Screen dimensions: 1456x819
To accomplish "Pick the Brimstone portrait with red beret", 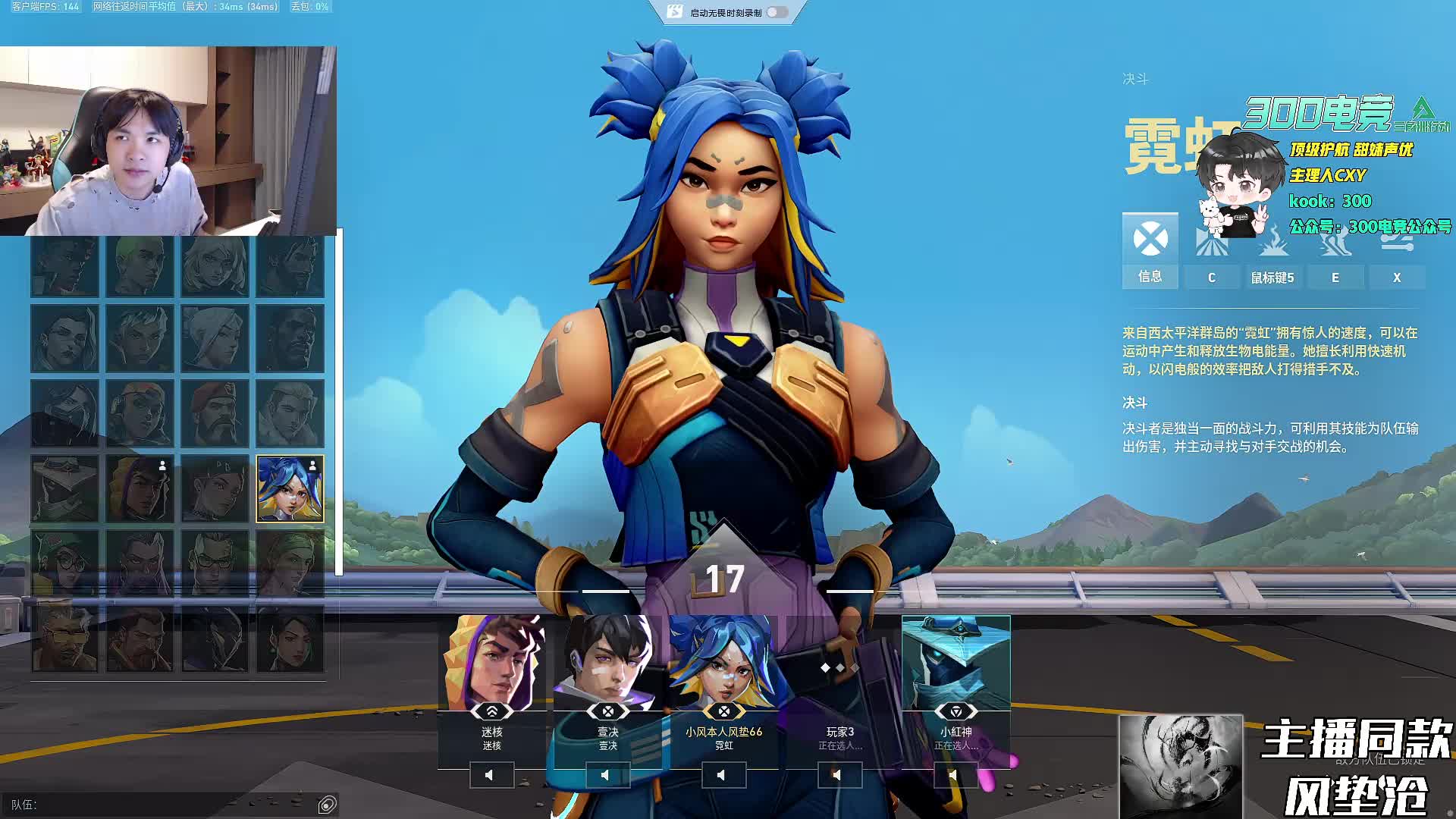I will coord(215,413).
